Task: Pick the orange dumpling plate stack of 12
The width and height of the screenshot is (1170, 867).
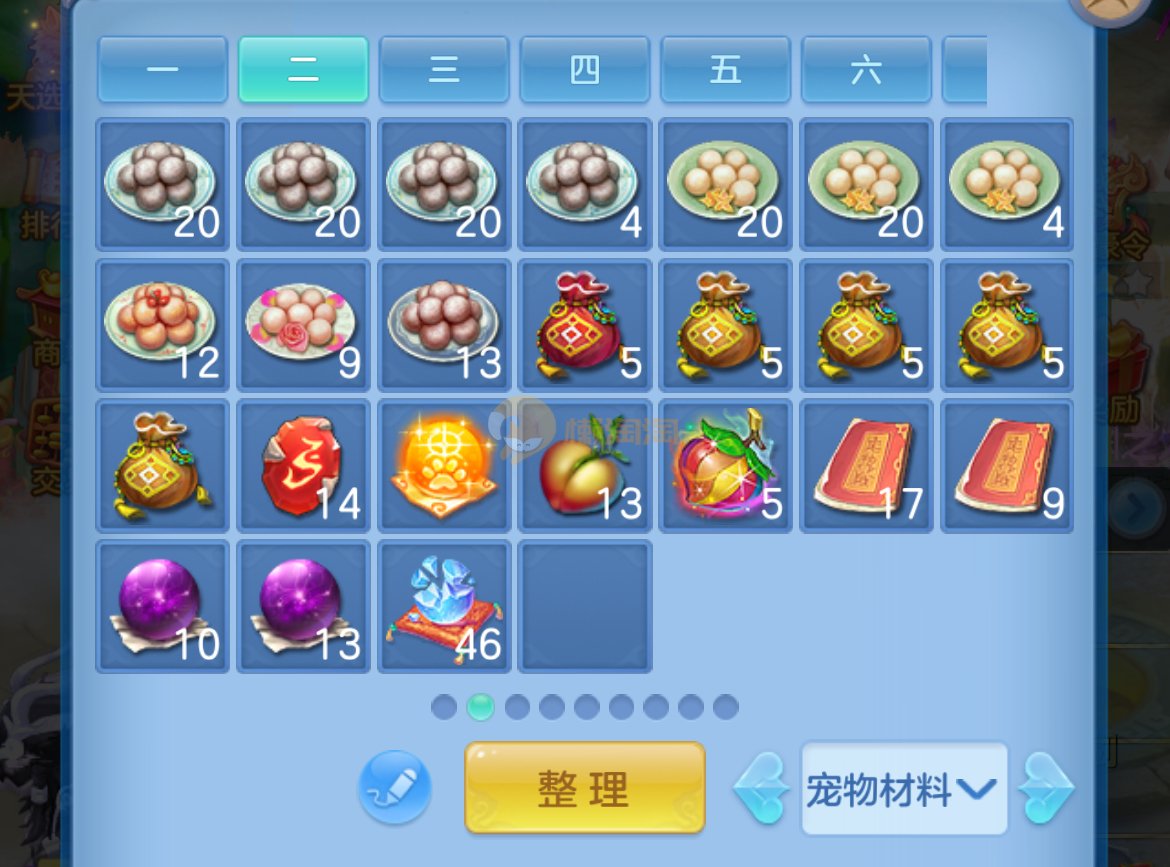Action: (x=163, y=325)
